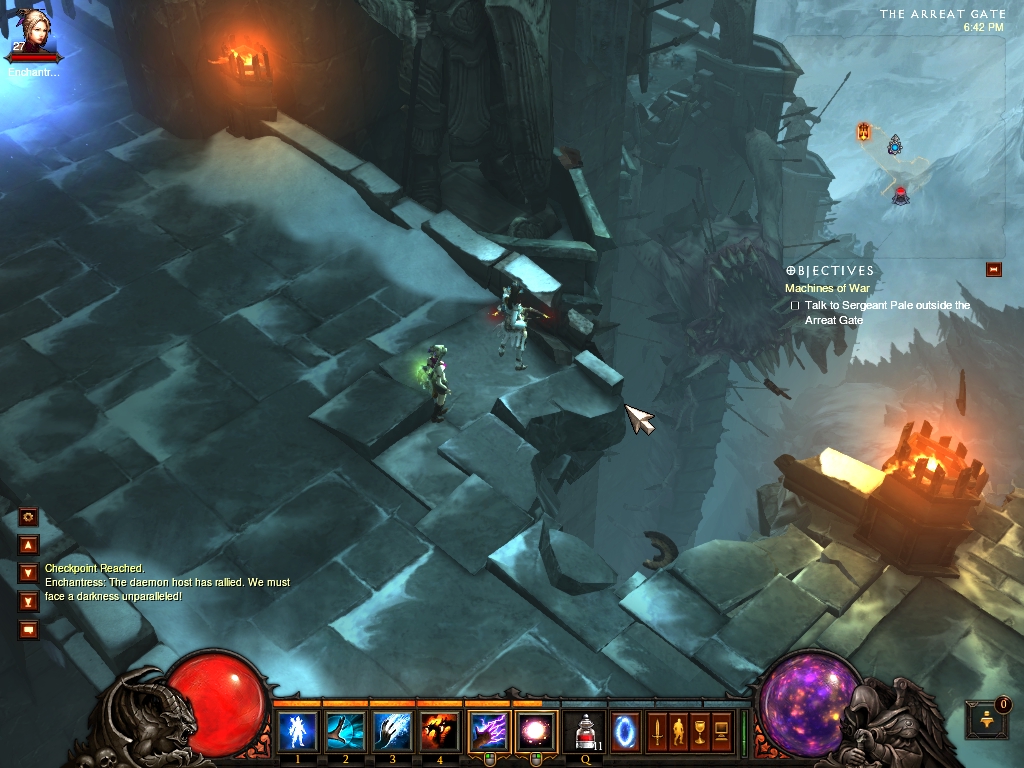This screenshot has width=1024, height=768.
Task: Jump to the bottom of chat log
Action: [28, 601]
